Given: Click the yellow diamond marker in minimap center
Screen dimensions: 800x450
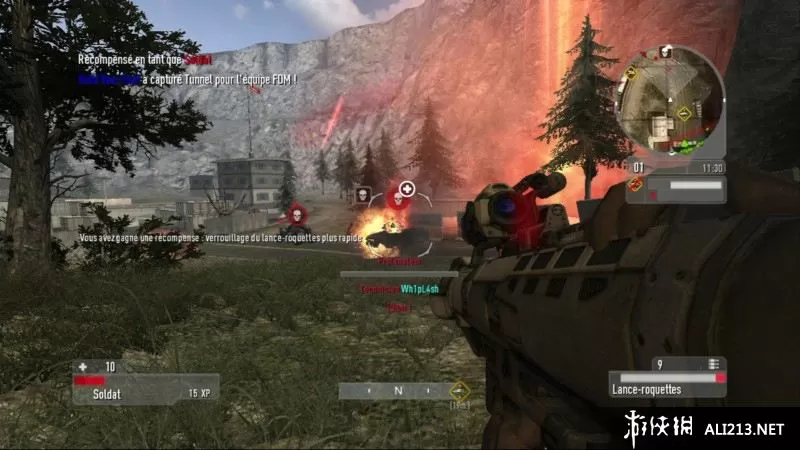Looking at the screenshot, I should (684, 113).
